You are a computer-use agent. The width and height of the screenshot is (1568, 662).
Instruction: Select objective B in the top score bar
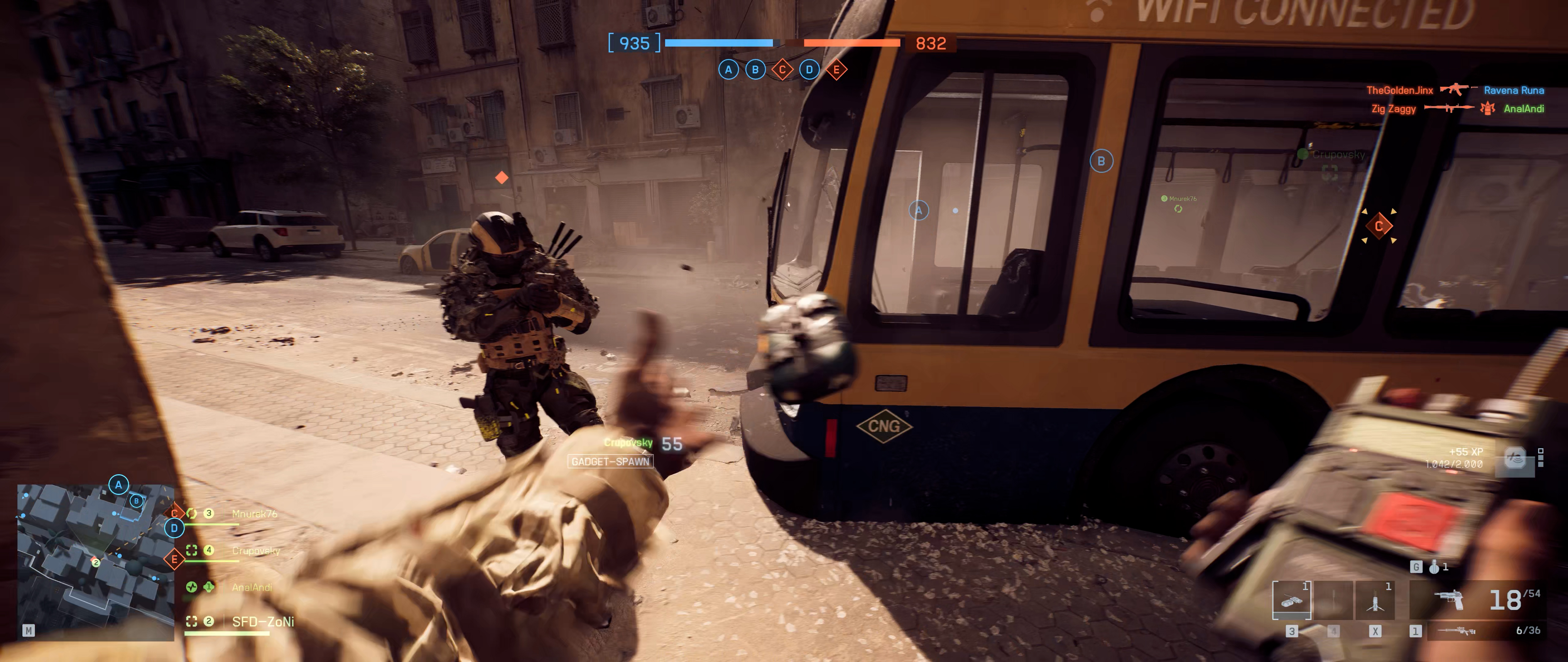coord(756,70)
